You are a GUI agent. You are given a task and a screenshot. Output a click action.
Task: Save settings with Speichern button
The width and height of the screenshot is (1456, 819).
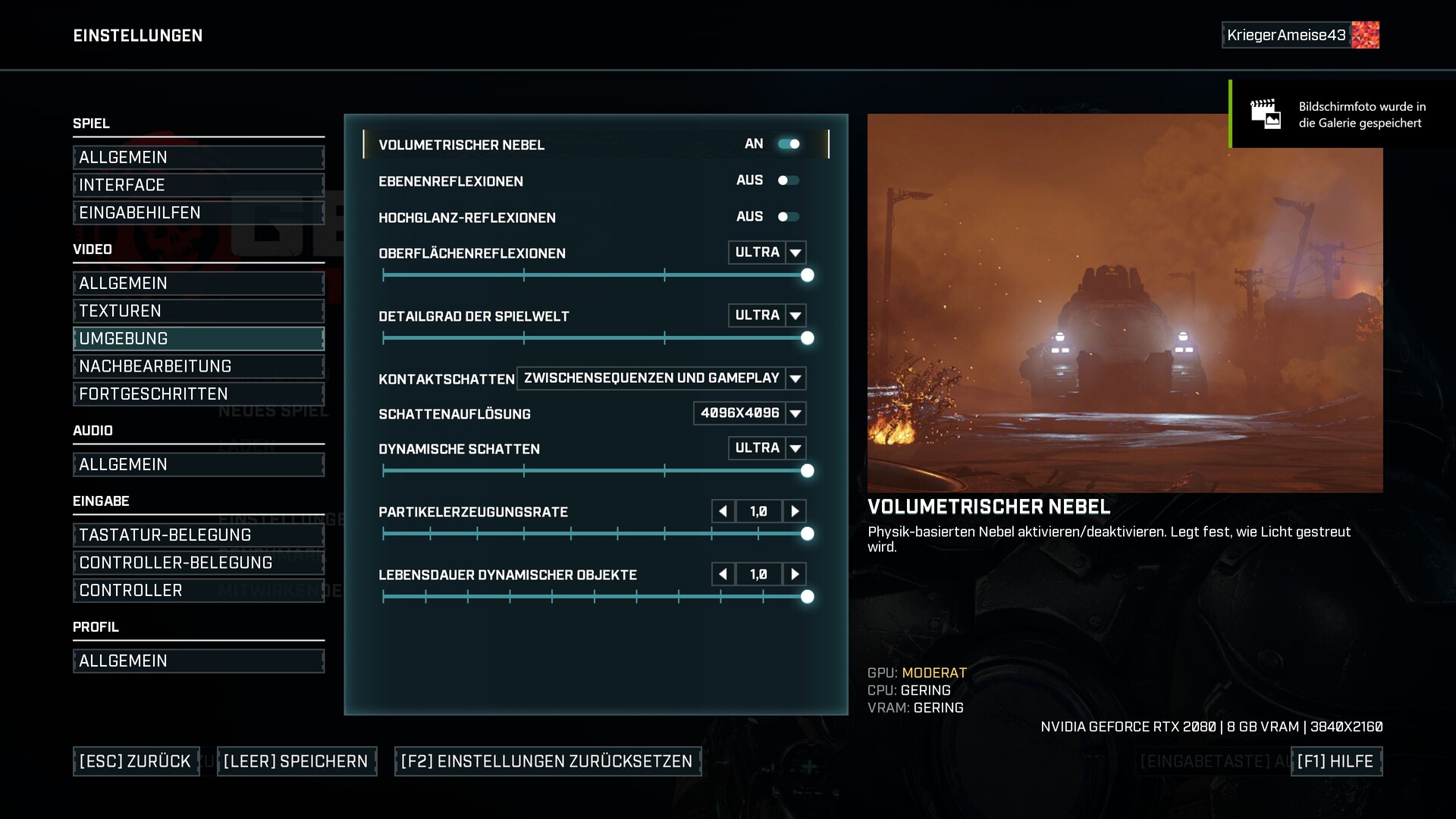297,761
